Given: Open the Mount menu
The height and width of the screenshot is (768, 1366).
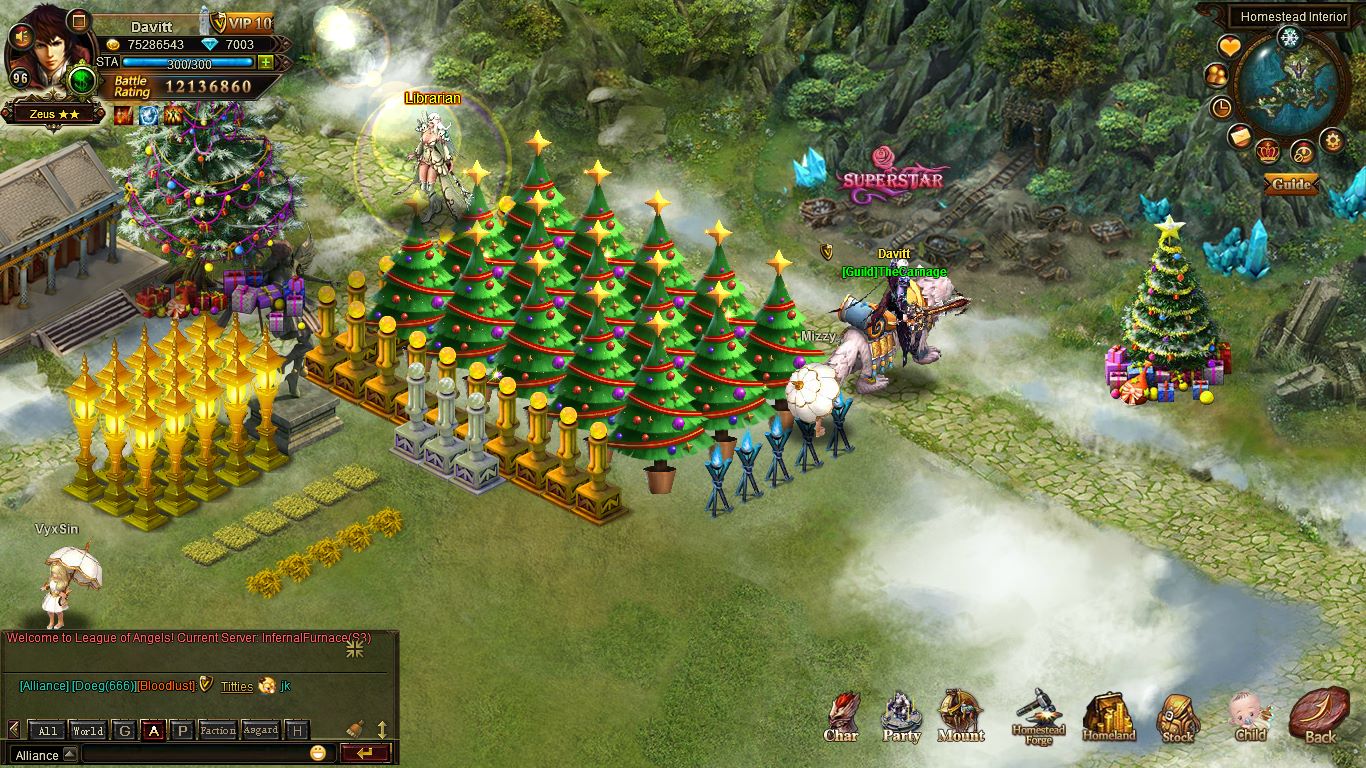Looking at the screenshot, I should coord(960,715).
